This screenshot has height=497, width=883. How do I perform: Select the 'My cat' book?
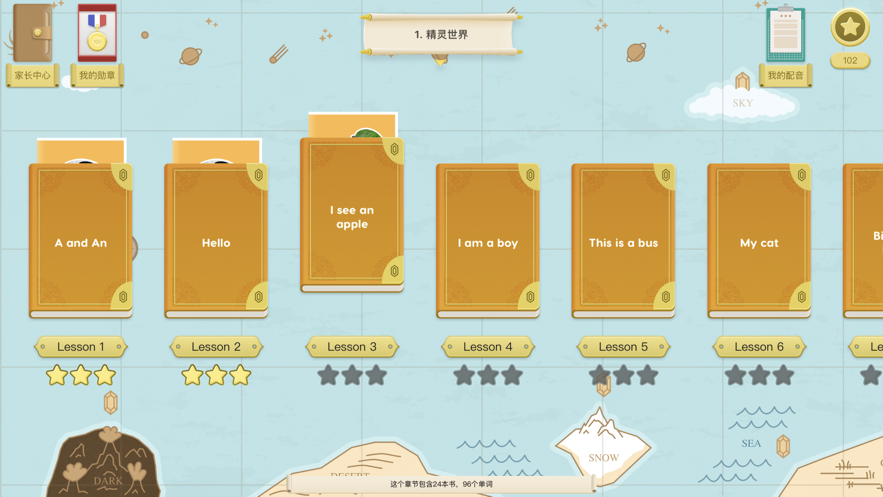pos(759,241)
